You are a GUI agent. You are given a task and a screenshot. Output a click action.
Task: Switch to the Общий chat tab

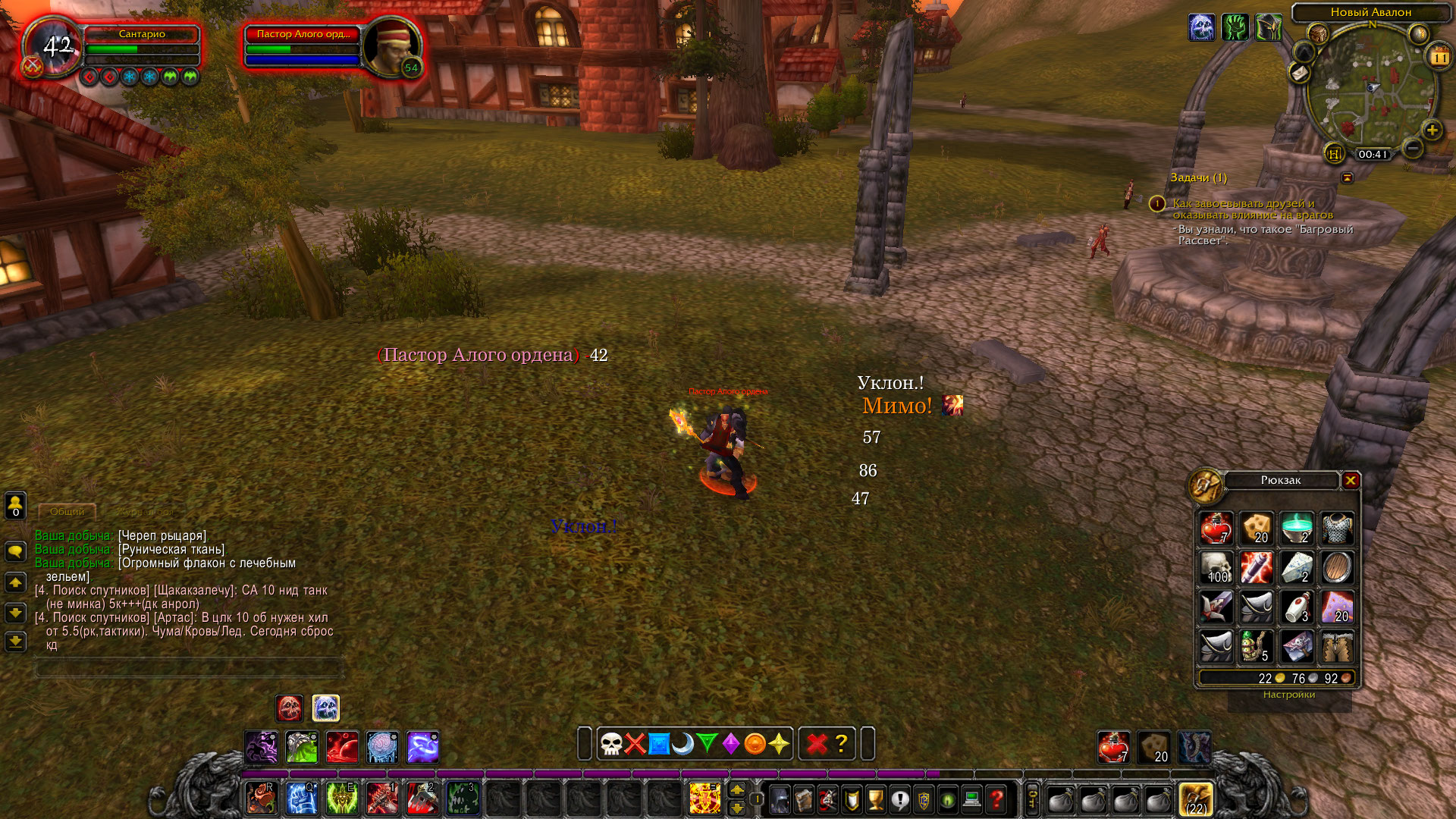coord(67,512)
